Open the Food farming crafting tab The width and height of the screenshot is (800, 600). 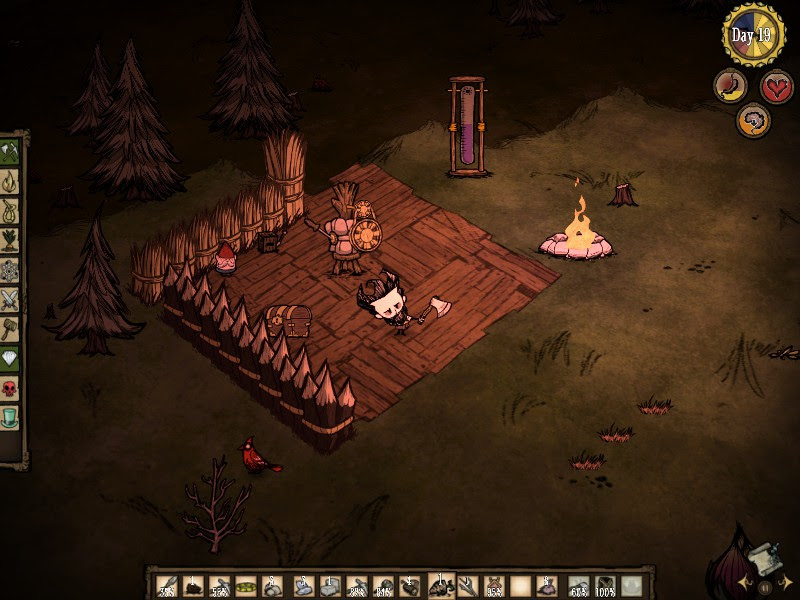(x=10, y=240)
